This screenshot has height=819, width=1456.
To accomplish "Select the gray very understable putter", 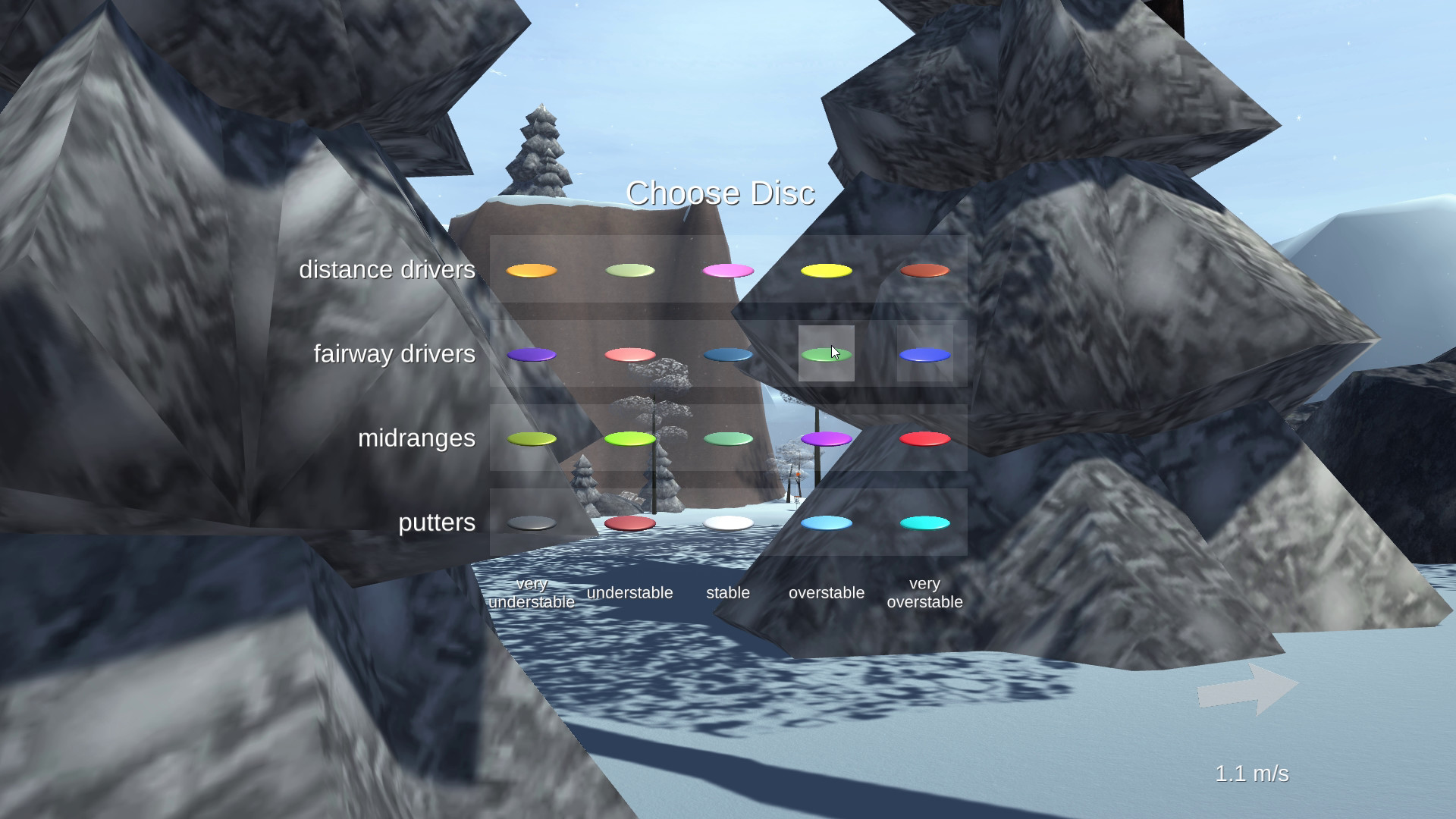I will pos(532,522).
